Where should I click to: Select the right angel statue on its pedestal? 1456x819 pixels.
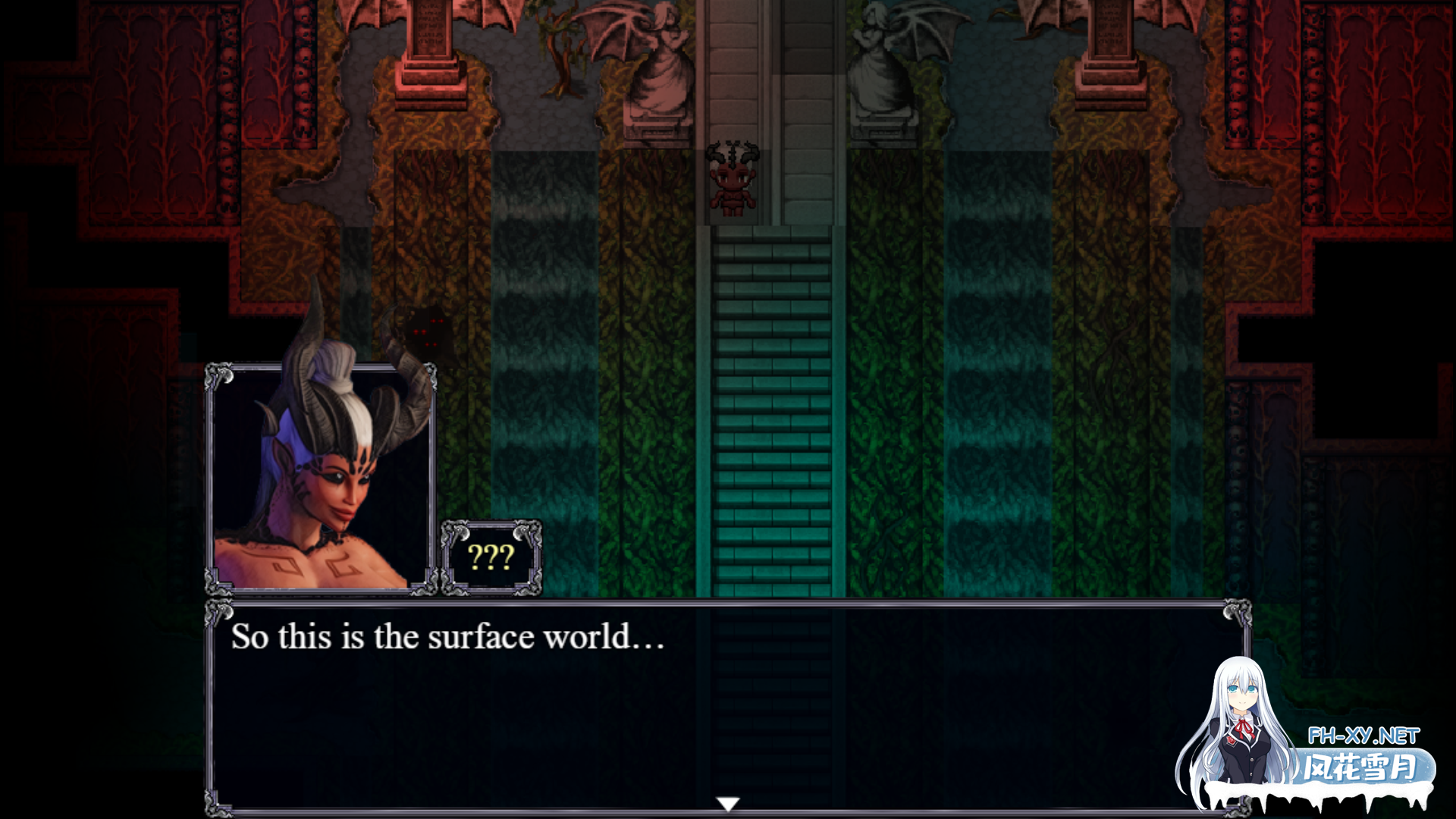point(880,61)
